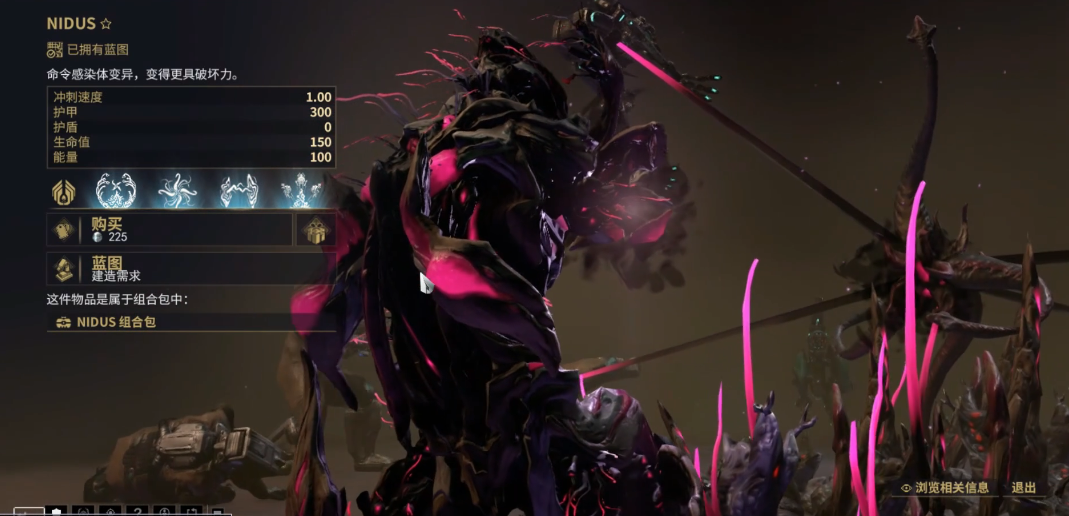Select the gold Nidus passive ability icon
Viewport: 1069px width, 516px height.
[64, 190]
